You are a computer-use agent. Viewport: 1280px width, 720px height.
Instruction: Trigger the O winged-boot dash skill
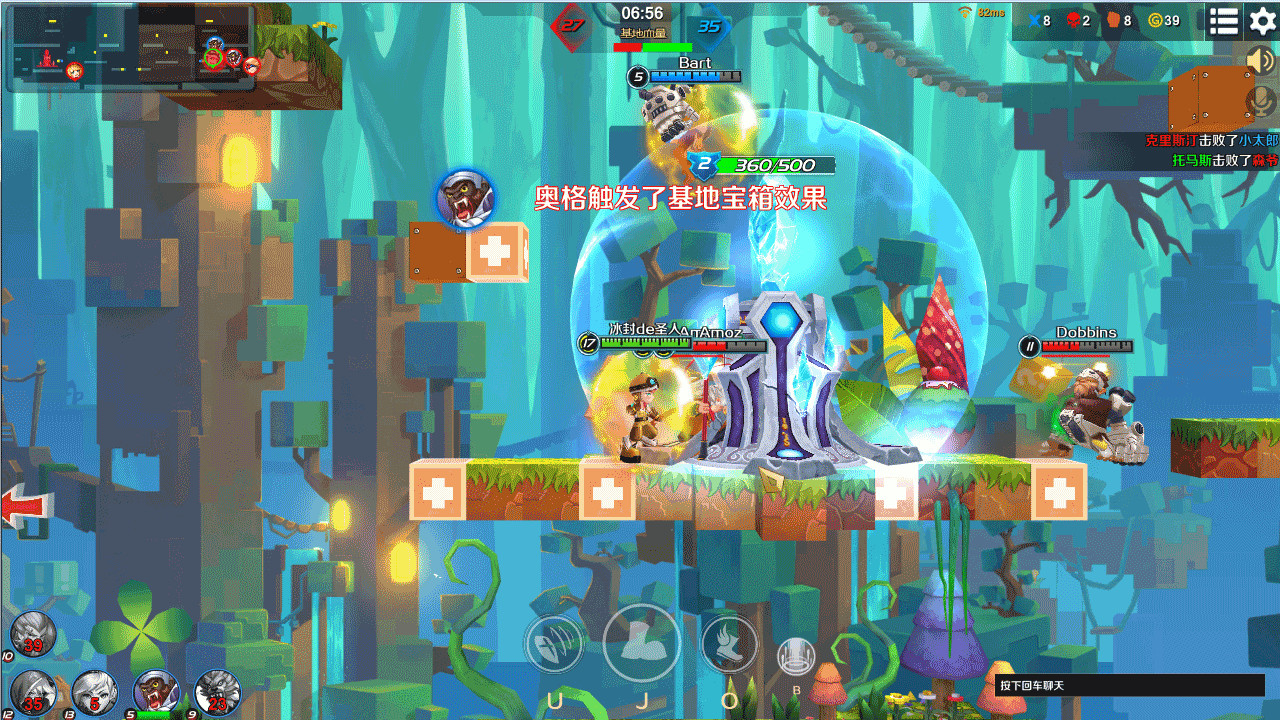(x=729, y=644)
